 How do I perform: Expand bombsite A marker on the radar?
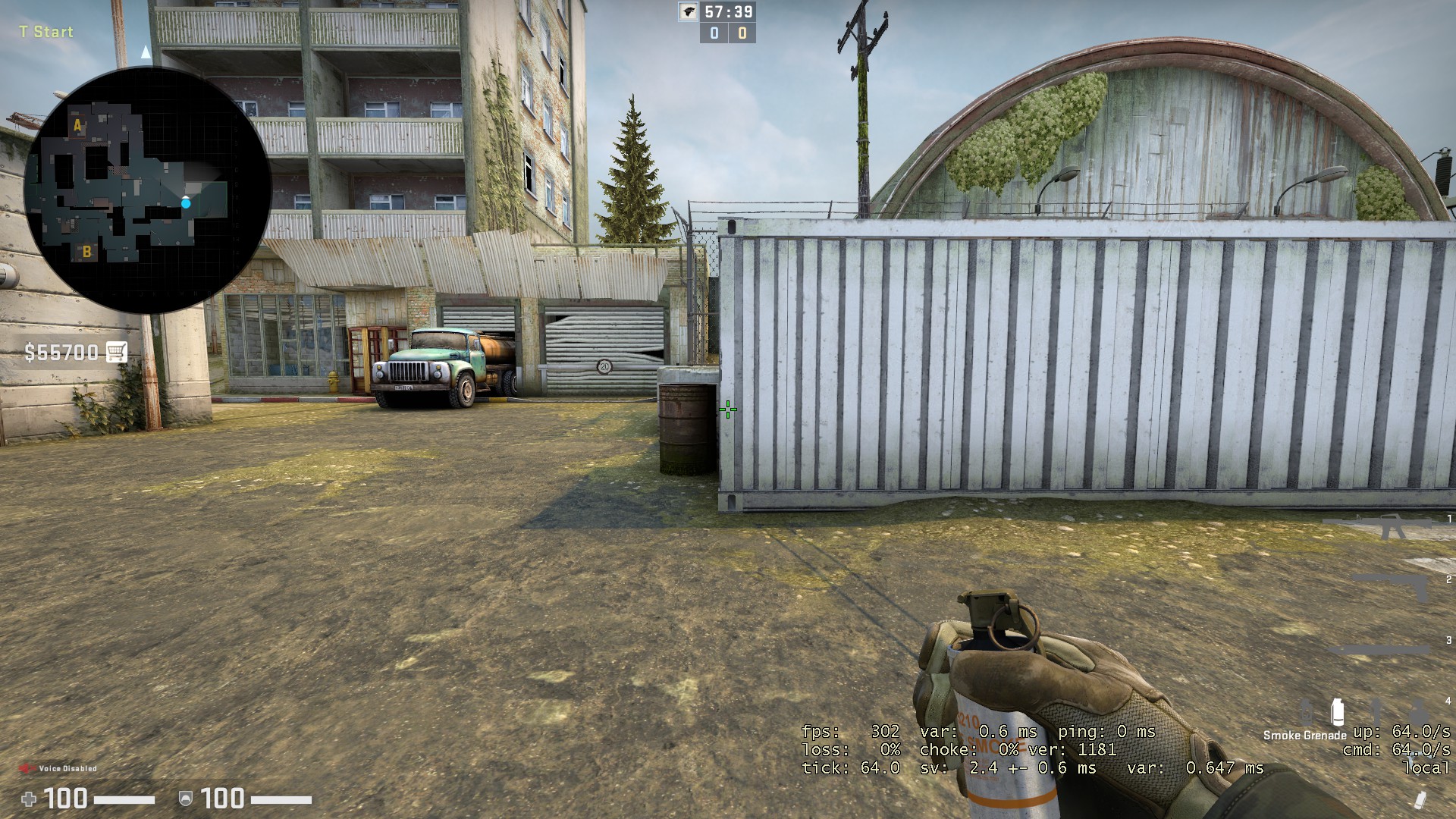pos(76,125)
